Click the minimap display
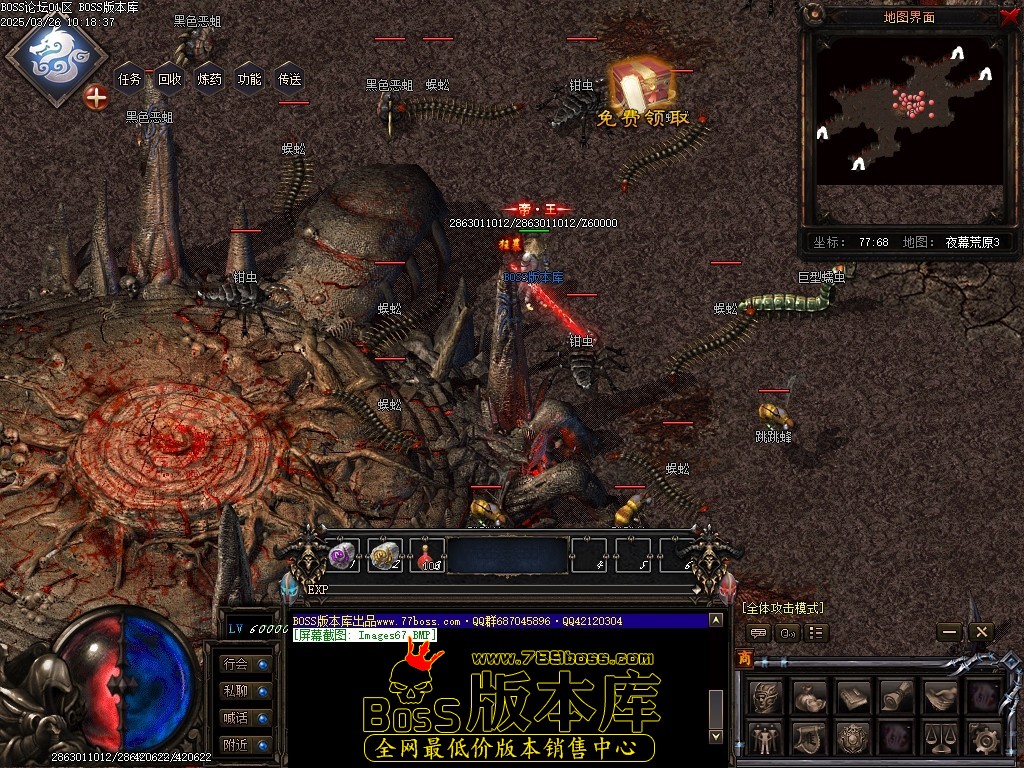The height and width of the screenshot is (768, 1024). pyautogui.click(x=908, y=110)
